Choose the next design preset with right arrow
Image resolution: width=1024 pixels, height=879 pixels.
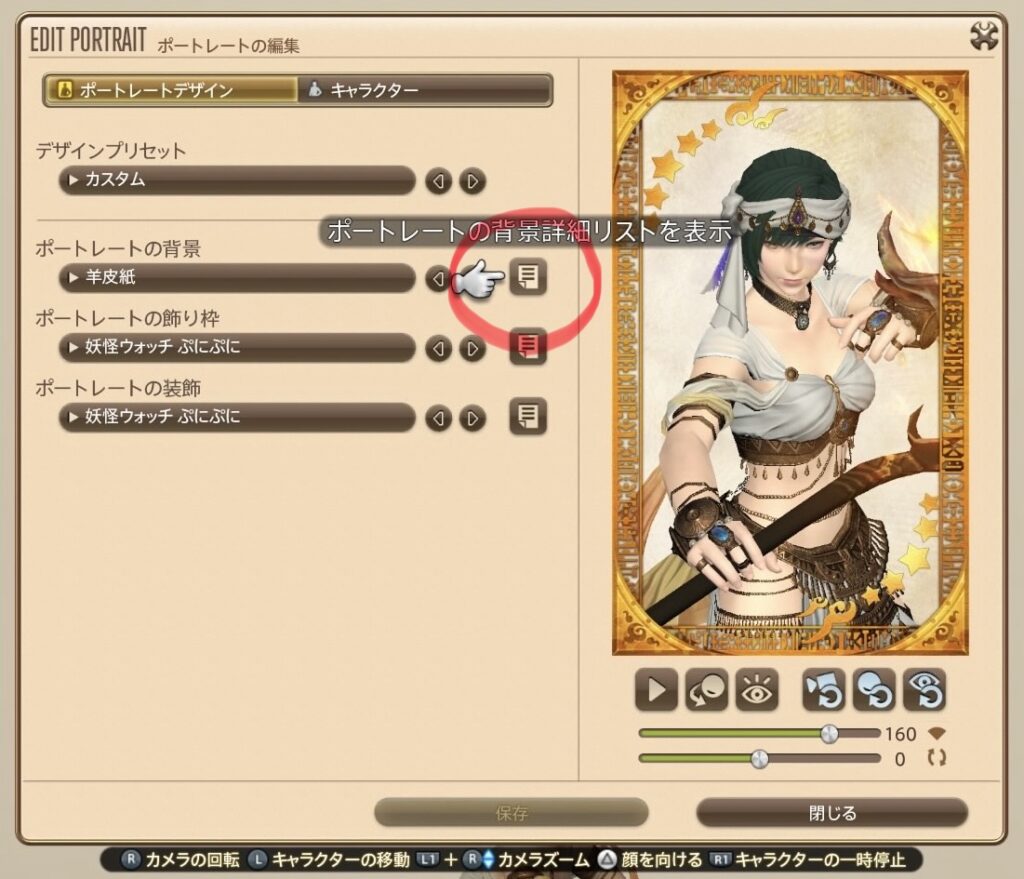point(472,181)
